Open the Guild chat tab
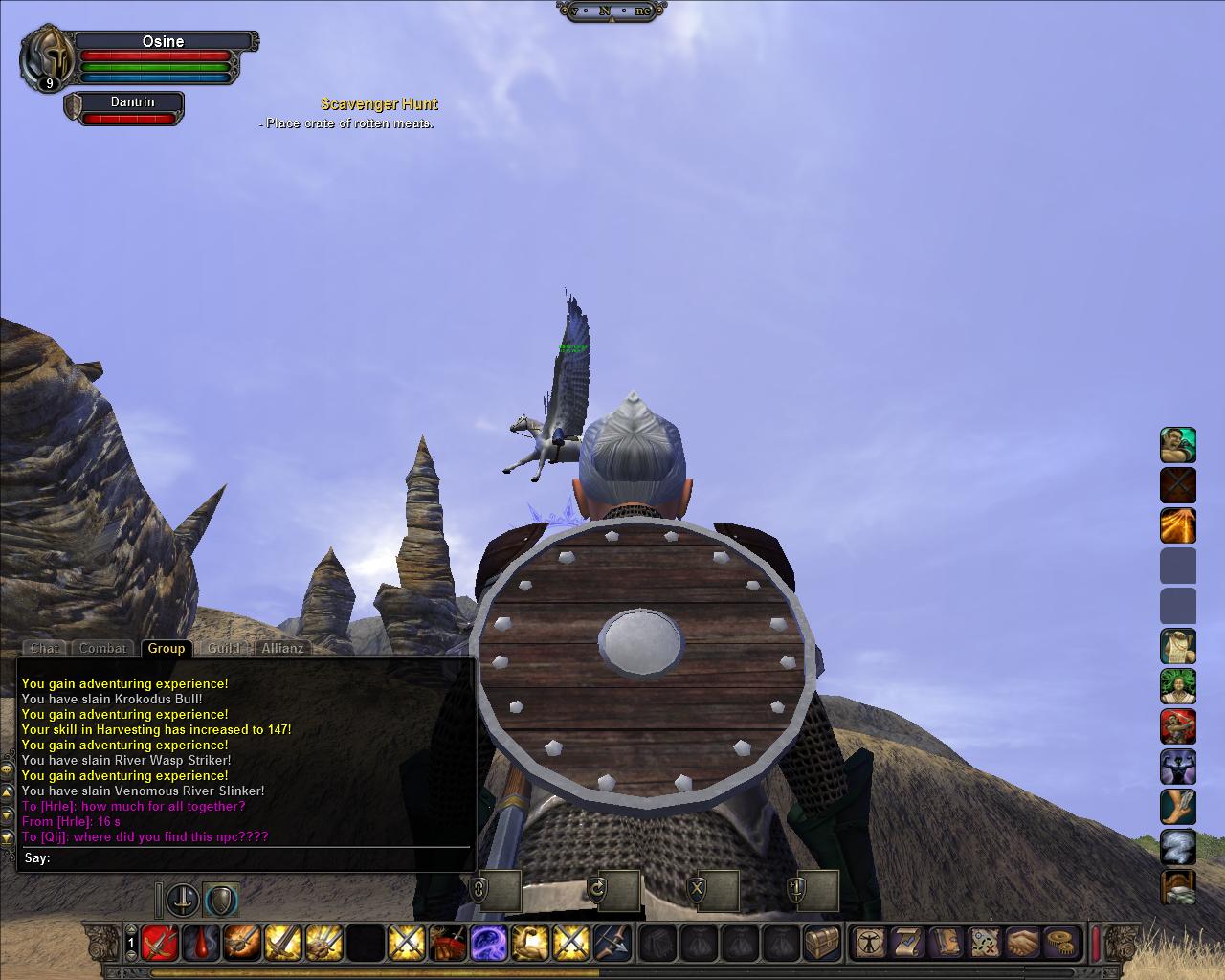Image resolution: width=1225 pixels, height=980 pixels. coord(224,648)
